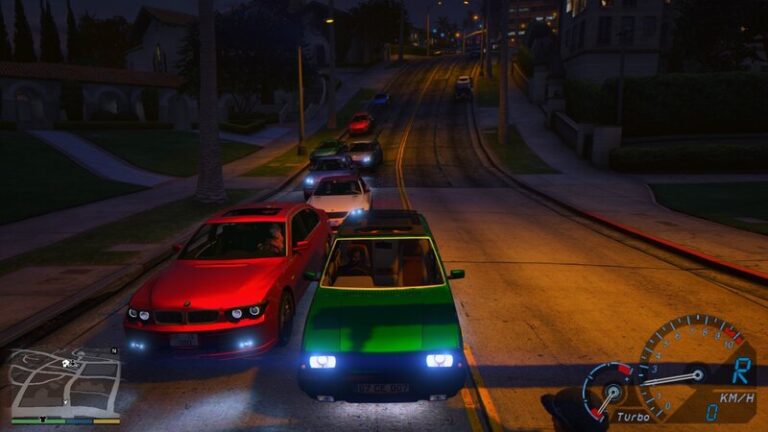Click the north marker on the minimap
This screenshot has height=432, width=768.
(113, 351)
